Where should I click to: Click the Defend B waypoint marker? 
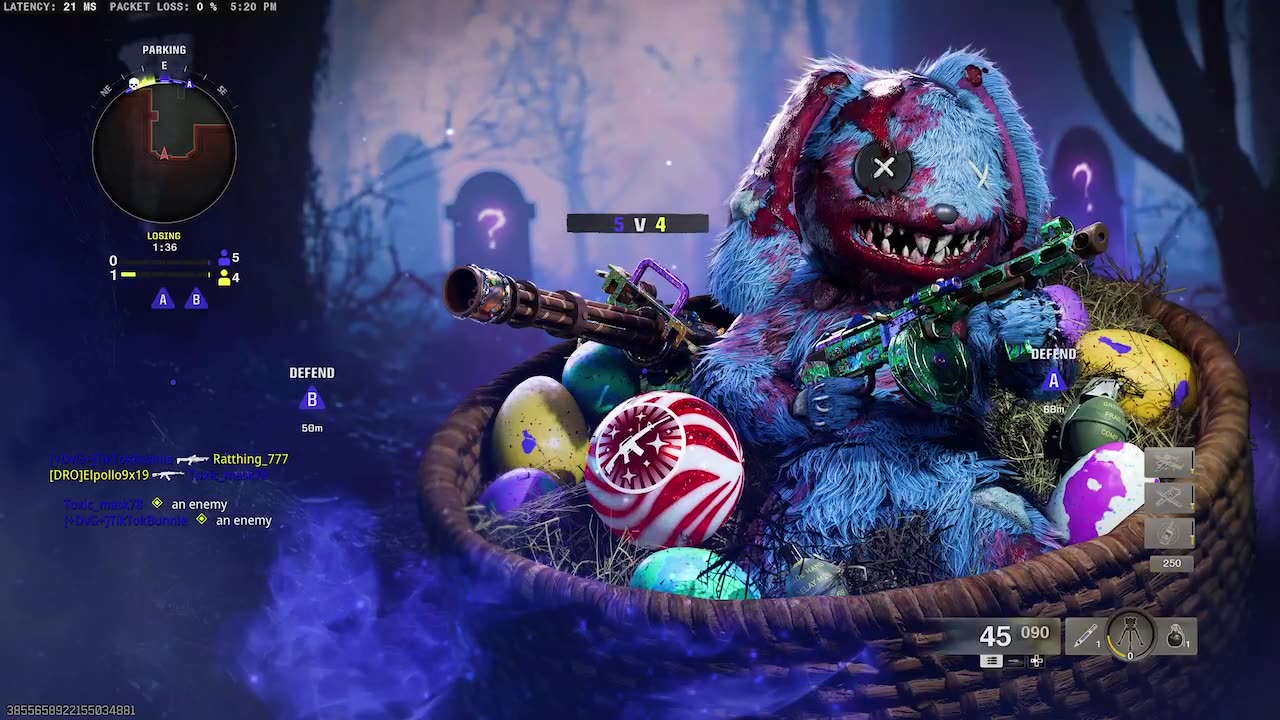pyautogui.click(x=312, y=400)
